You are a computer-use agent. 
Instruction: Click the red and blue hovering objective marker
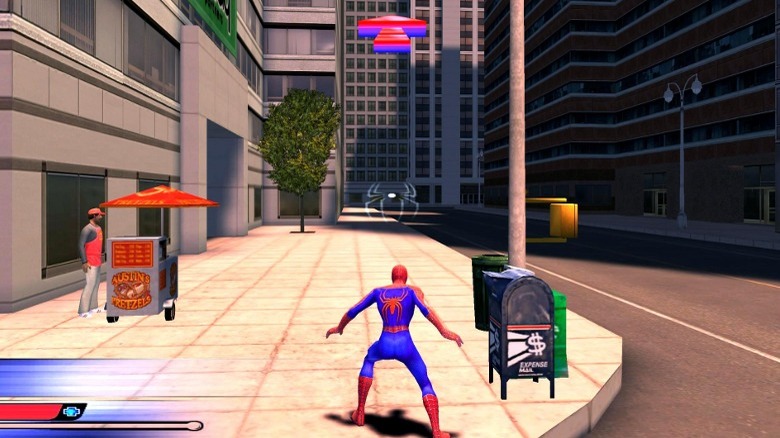pos(392,33)
